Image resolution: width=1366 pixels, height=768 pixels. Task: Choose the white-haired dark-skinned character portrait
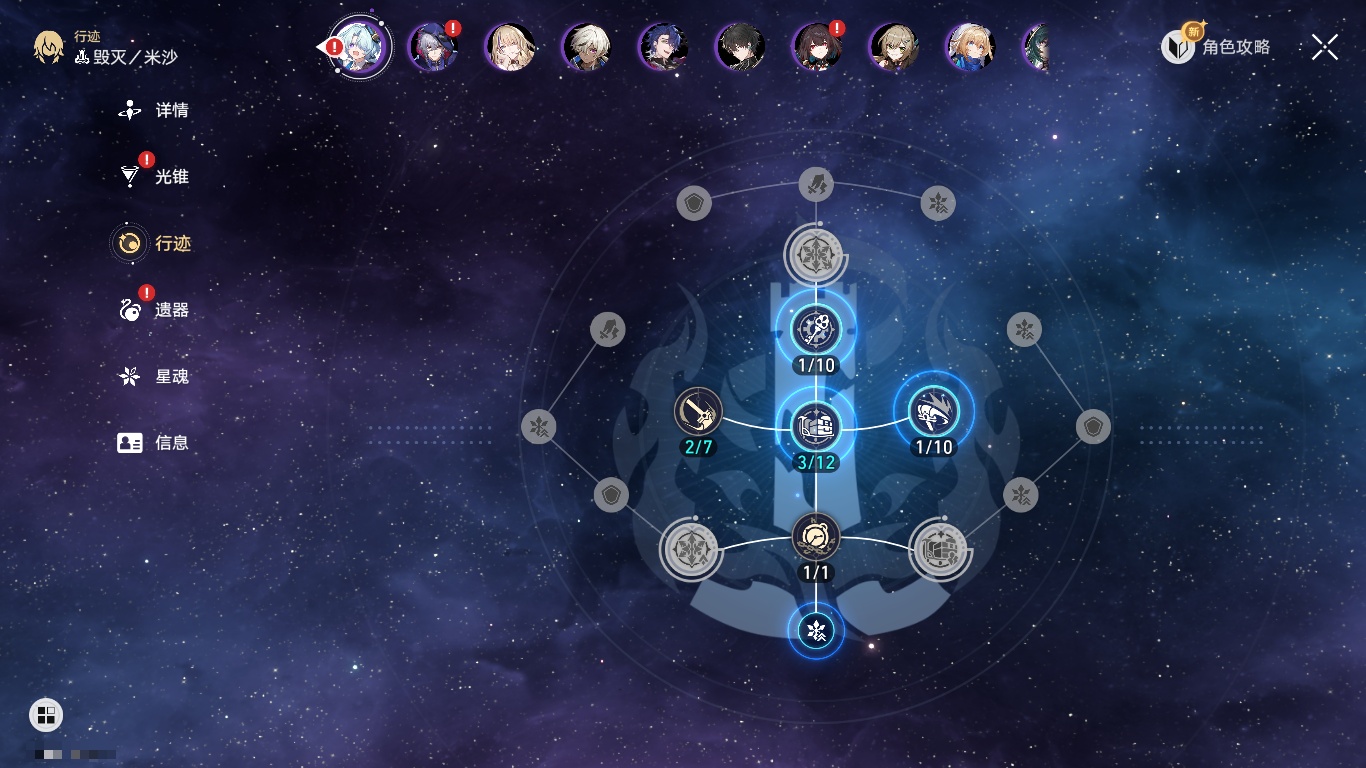586,47
